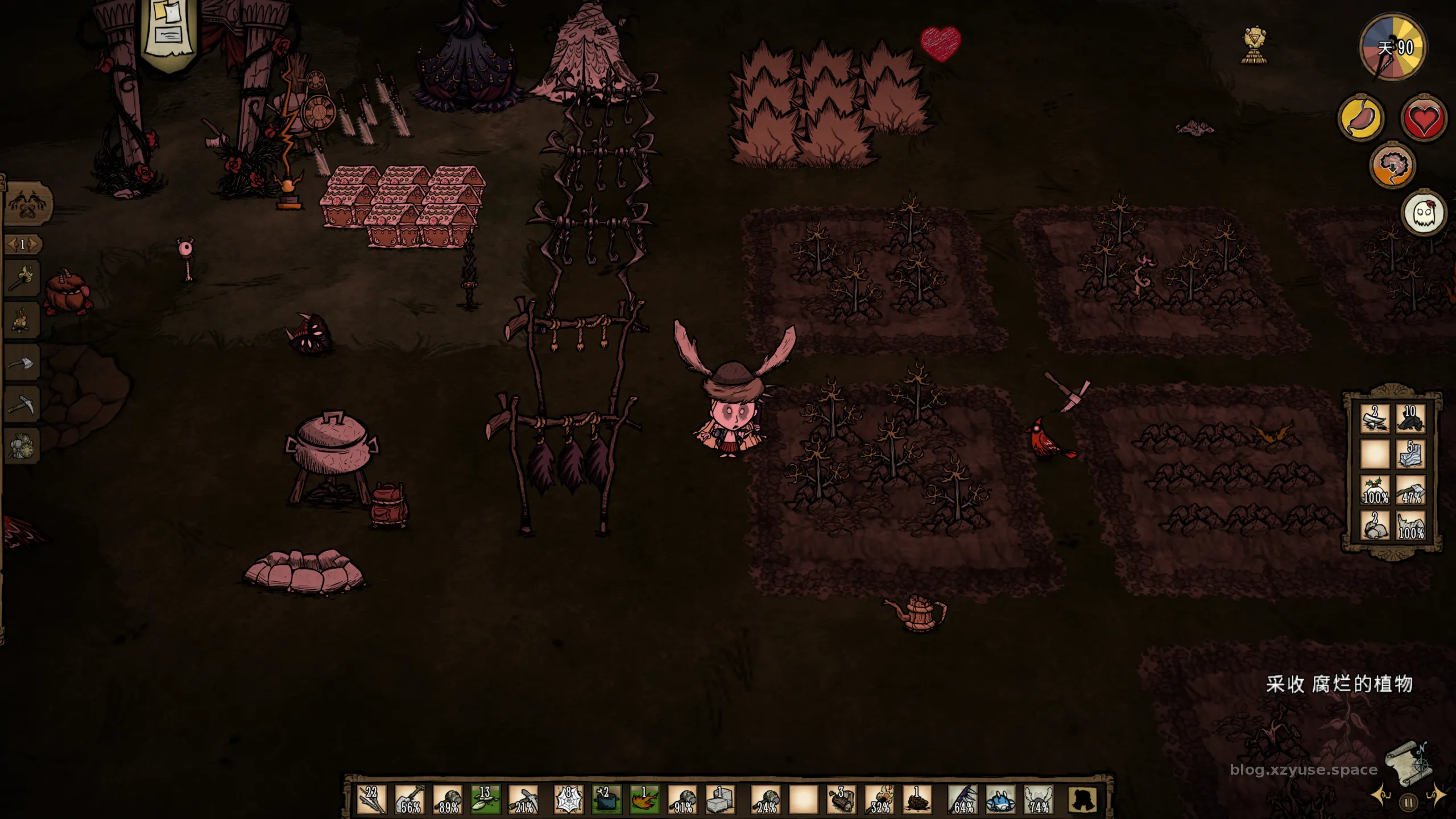The image size is (1456, 819).
Task: Pick the holly pudding in the backpack
Action: click(1375, 490)
